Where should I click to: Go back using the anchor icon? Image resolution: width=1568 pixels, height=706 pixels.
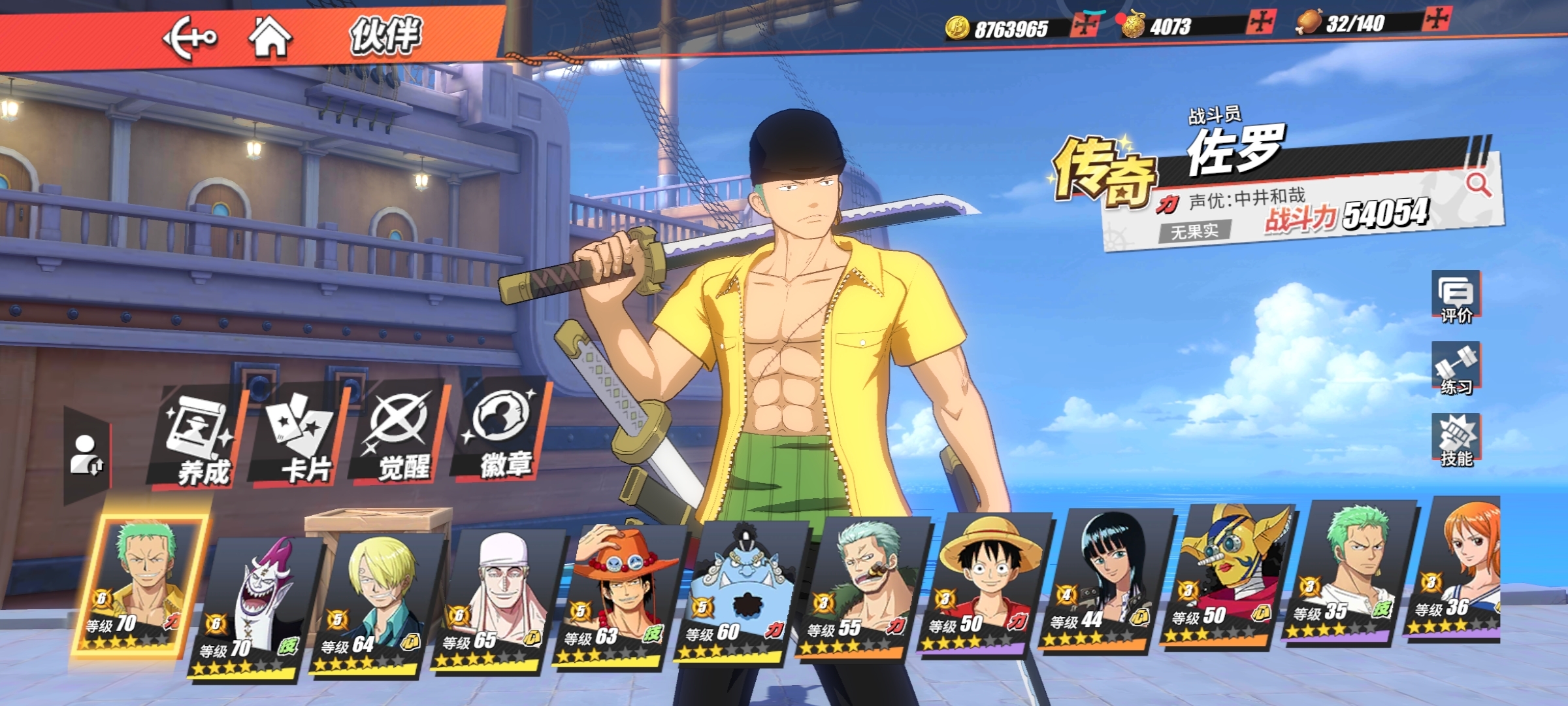189,38
